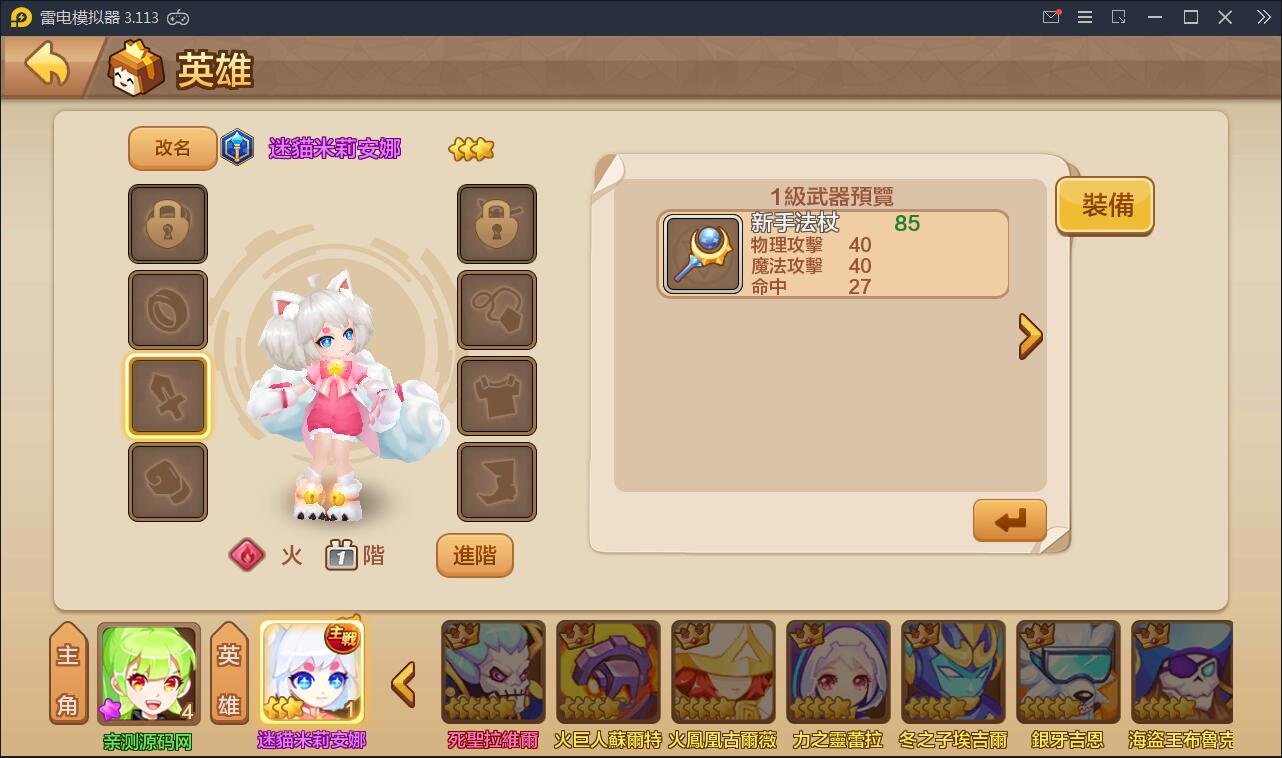This screenshot has height=758, width=1282.
Task: Click the necklace equipment slot
Action: tap(497, 310)
